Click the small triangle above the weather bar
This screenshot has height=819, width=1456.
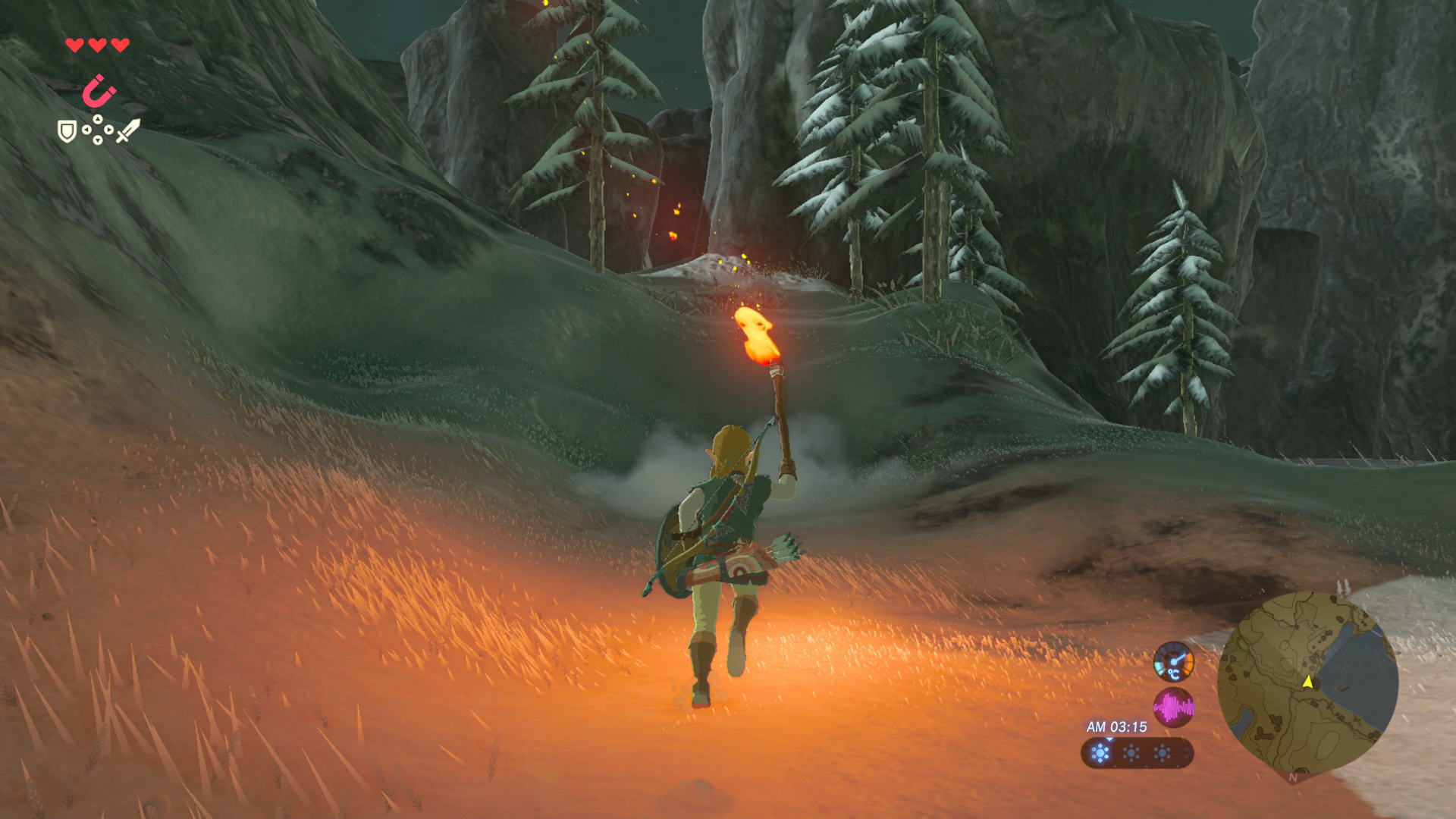tap(1109, 739)
